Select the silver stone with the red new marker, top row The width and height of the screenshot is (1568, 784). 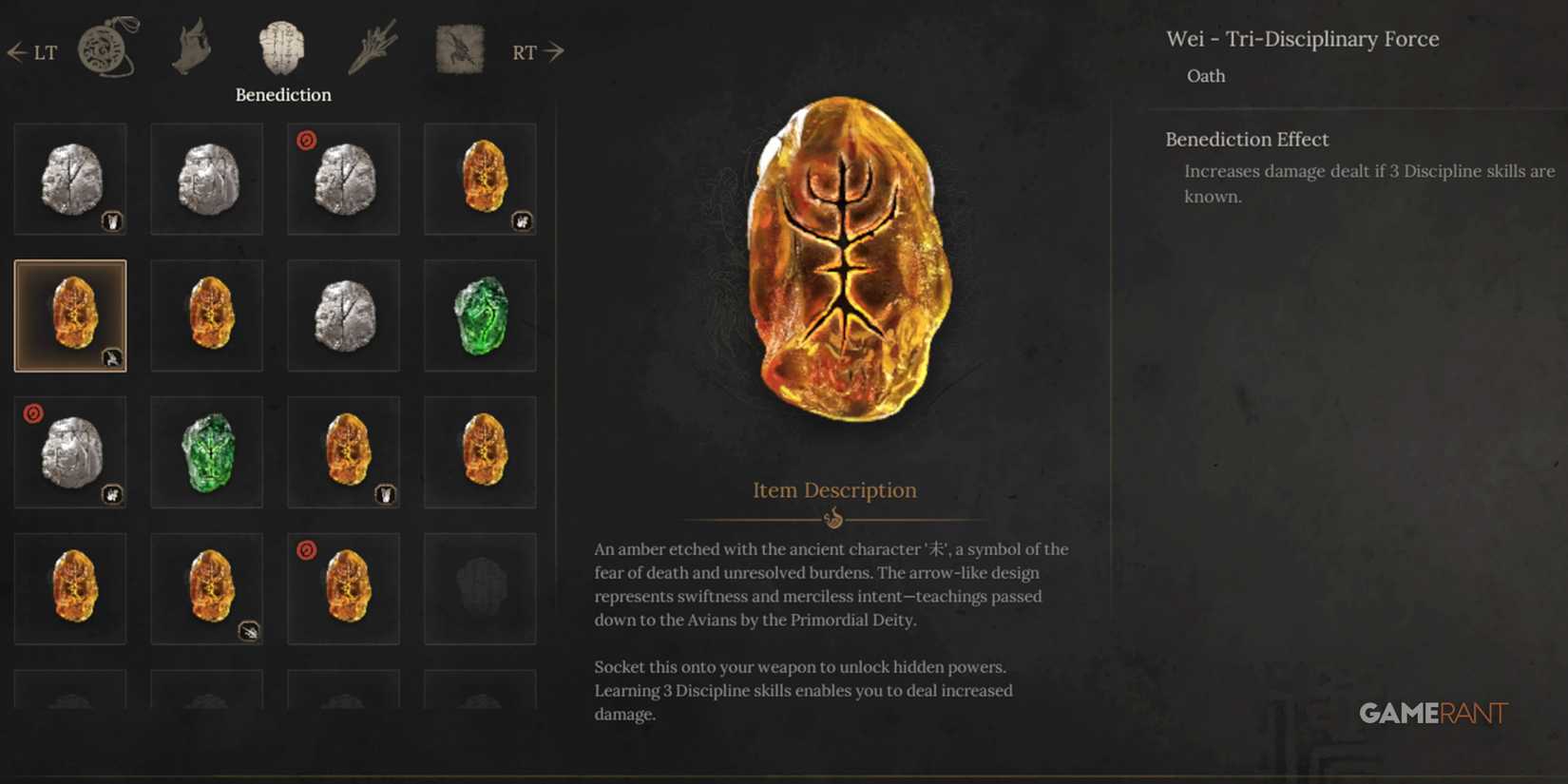(x=343, y=178)
